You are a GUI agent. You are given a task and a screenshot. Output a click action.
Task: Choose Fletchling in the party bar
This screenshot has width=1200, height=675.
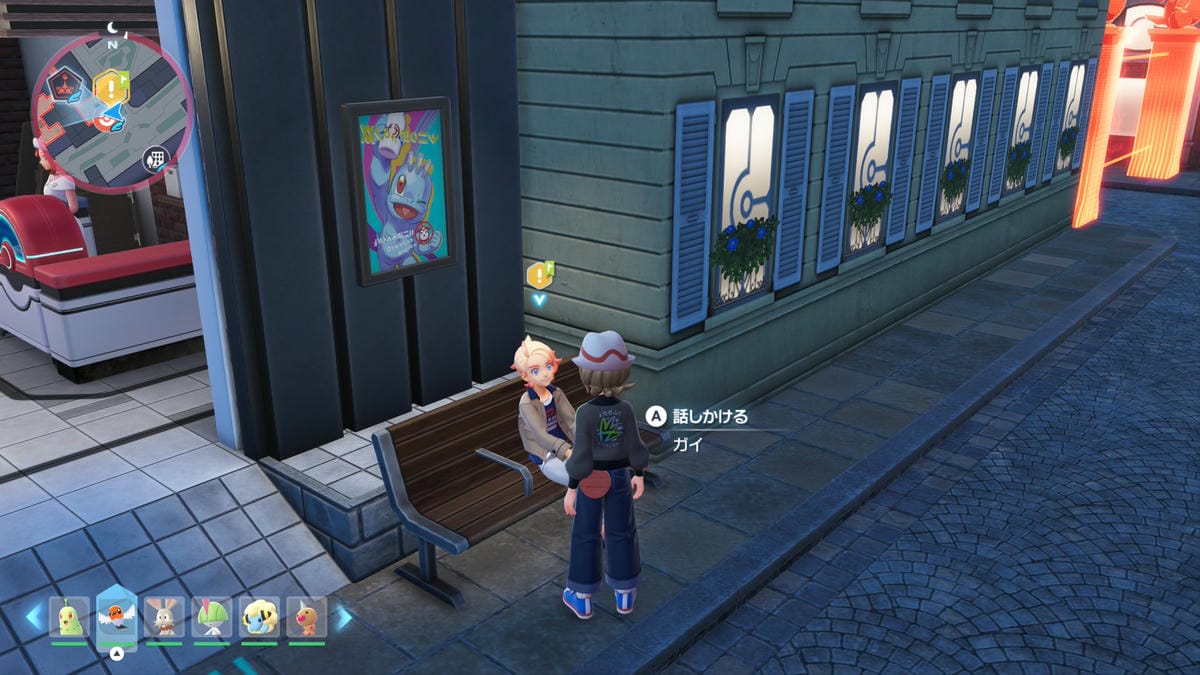pyautogui.click(x=117, y=617)
